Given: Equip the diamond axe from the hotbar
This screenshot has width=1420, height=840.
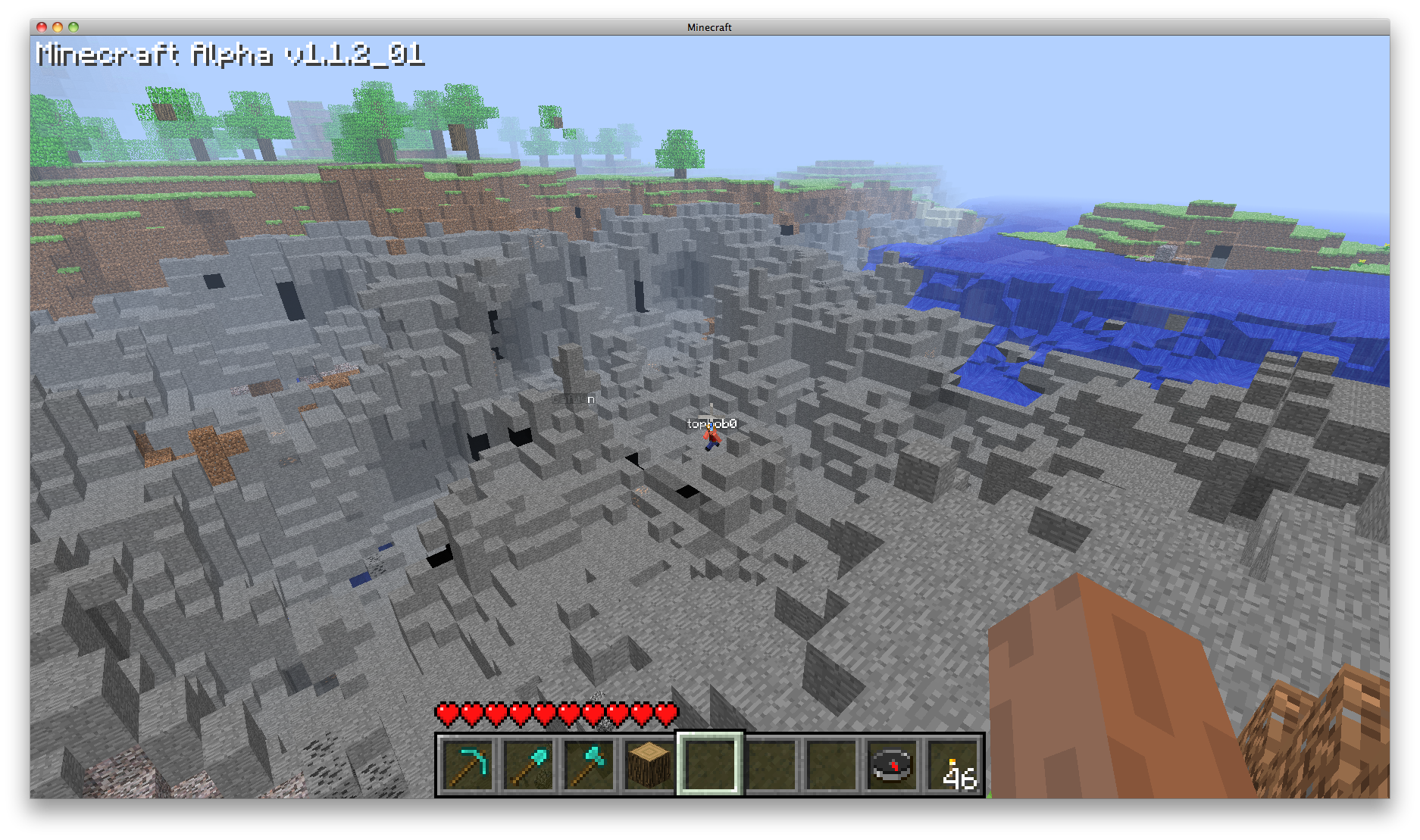Looking at the screenshot, I should 589,765.
